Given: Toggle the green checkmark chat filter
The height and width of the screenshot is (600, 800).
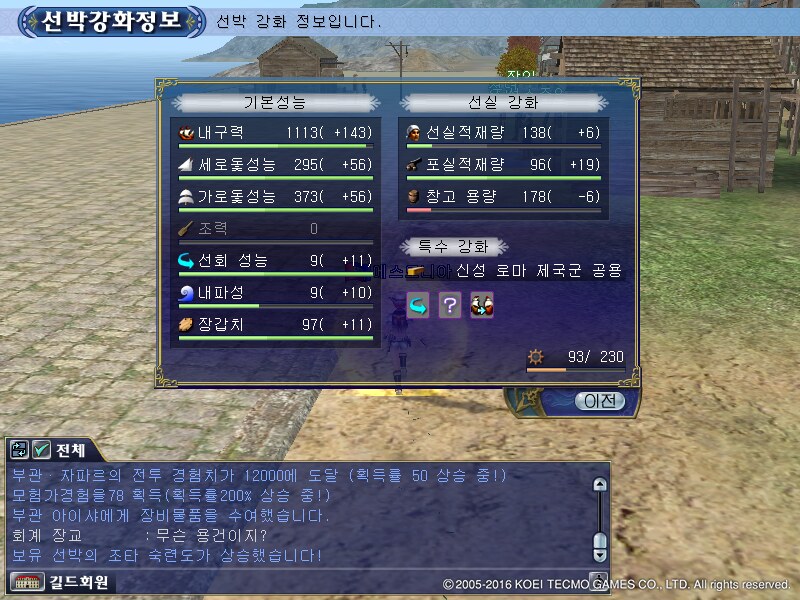Looking at the screenshot, I should (x=41, y=450).
